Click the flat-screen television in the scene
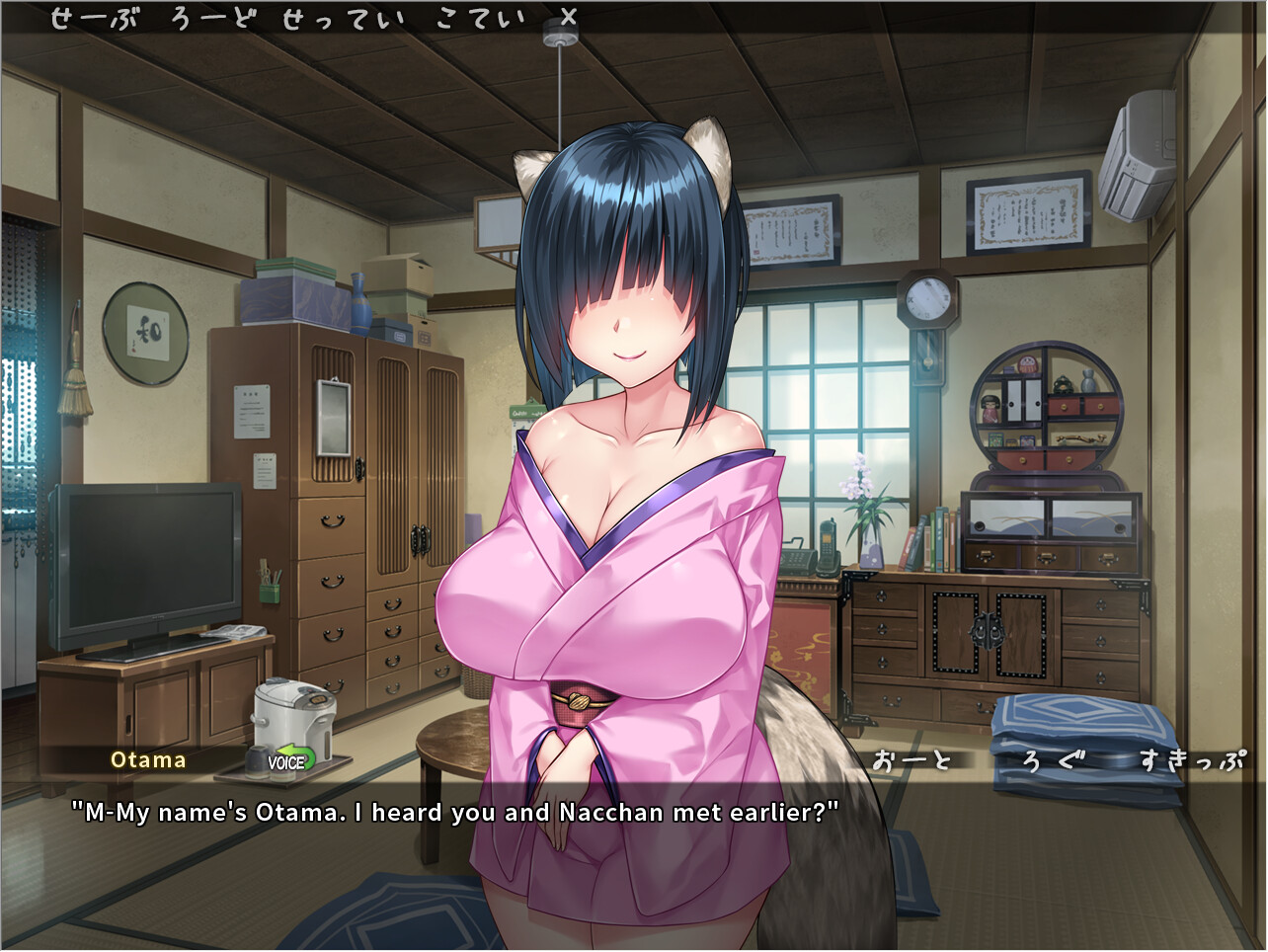The width and height of the screenshot is (1268, 952). coord(143,568)
